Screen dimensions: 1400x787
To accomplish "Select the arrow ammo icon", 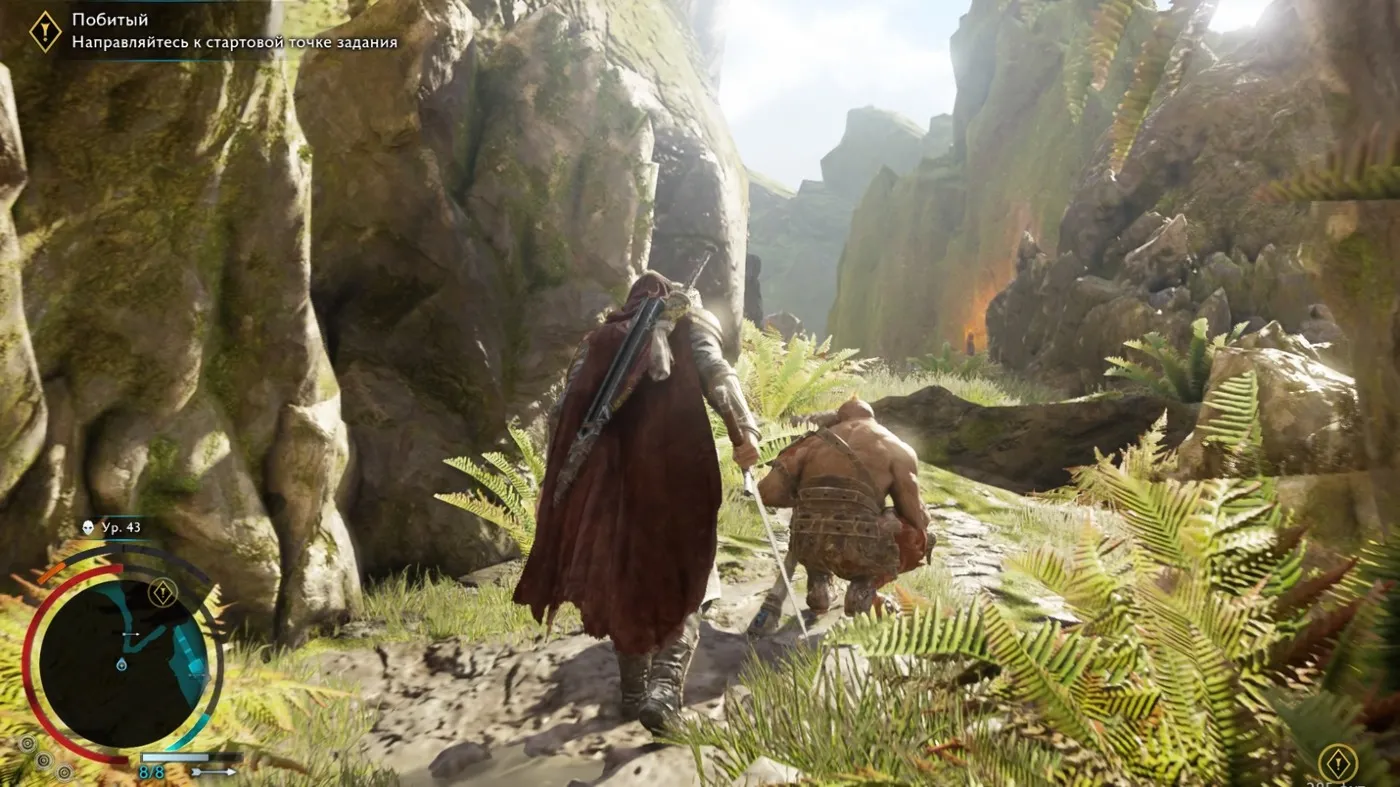I will click(214, 772).
